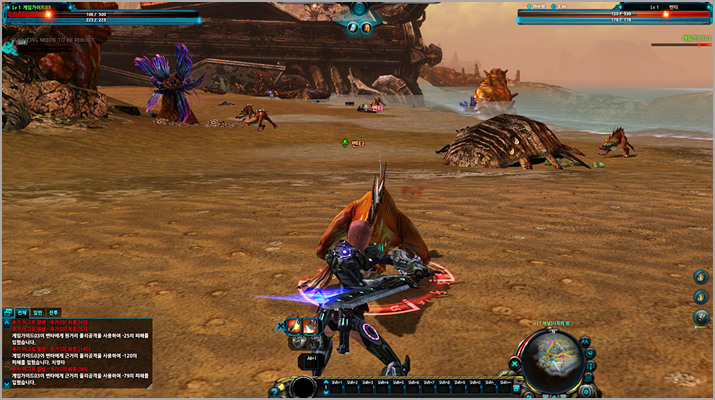Select the target portrait frame
The height and width of the screenshot is (400, 715).
(x=613, y=13)
